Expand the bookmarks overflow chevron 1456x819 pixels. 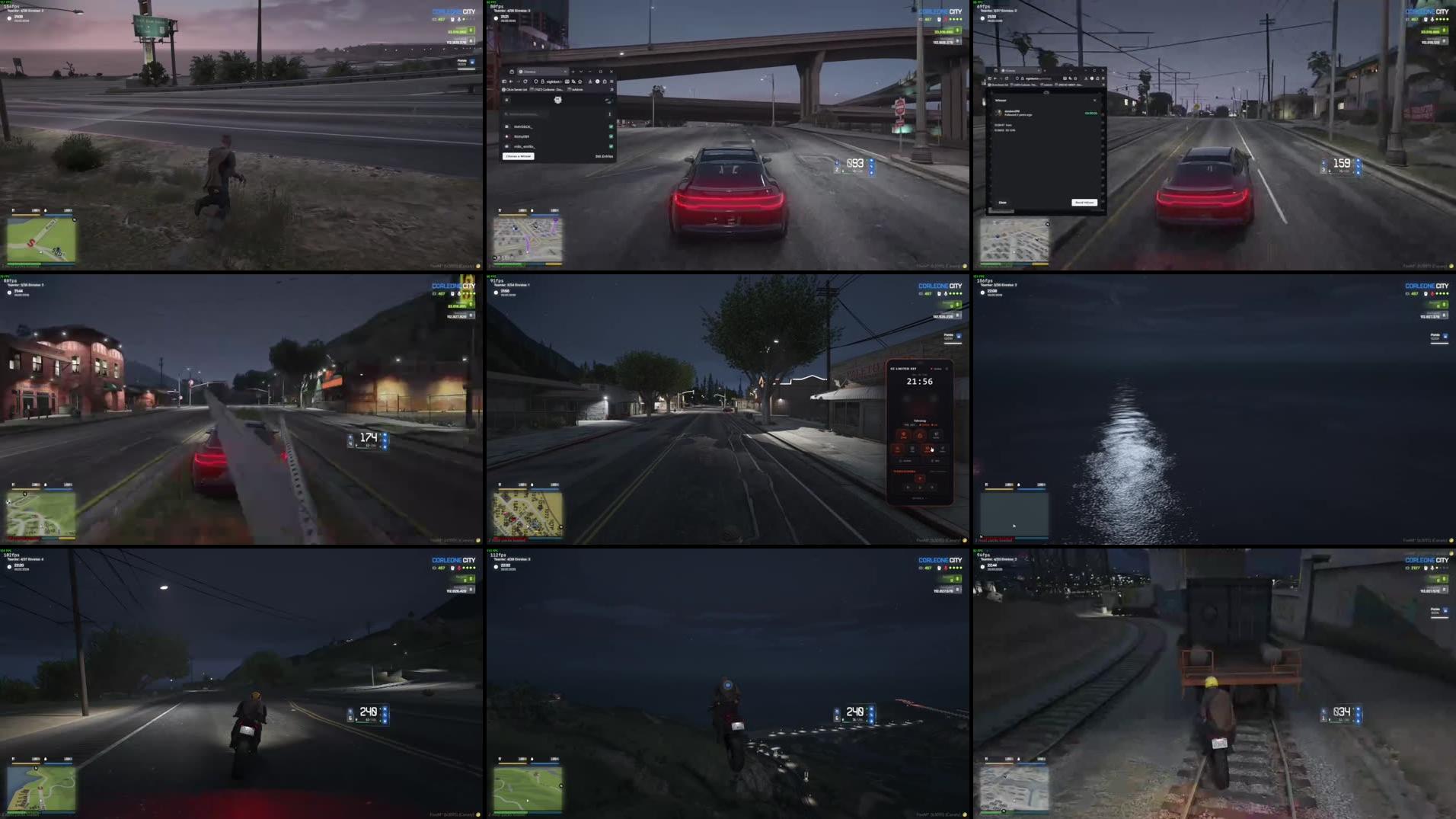click(611, 89)
